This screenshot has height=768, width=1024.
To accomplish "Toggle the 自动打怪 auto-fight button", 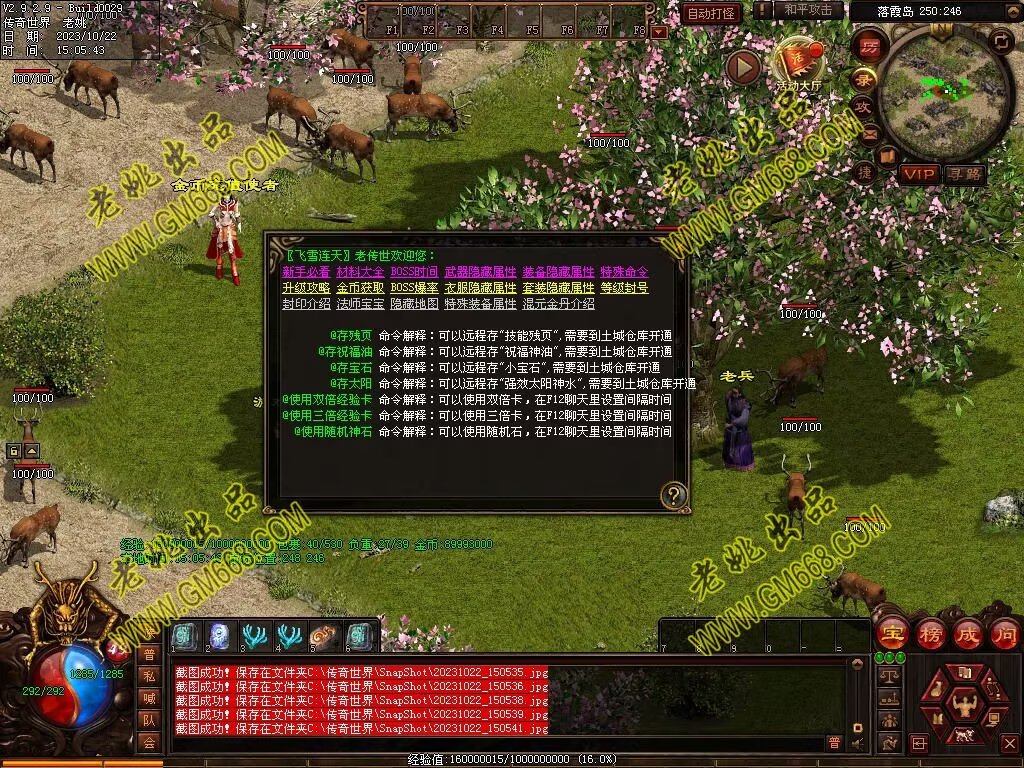I will tap(712, 13).
